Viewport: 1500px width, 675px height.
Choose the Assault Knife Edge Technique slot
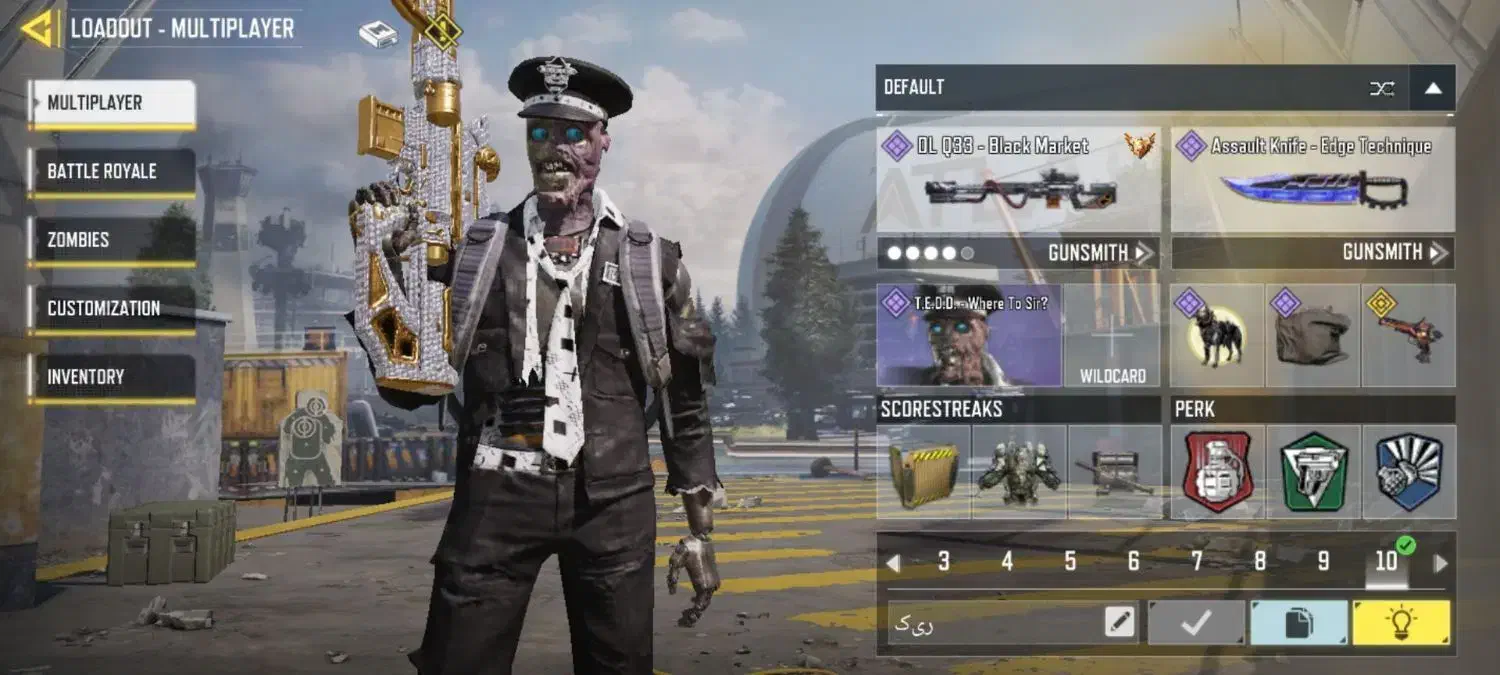coord(1312,180)
